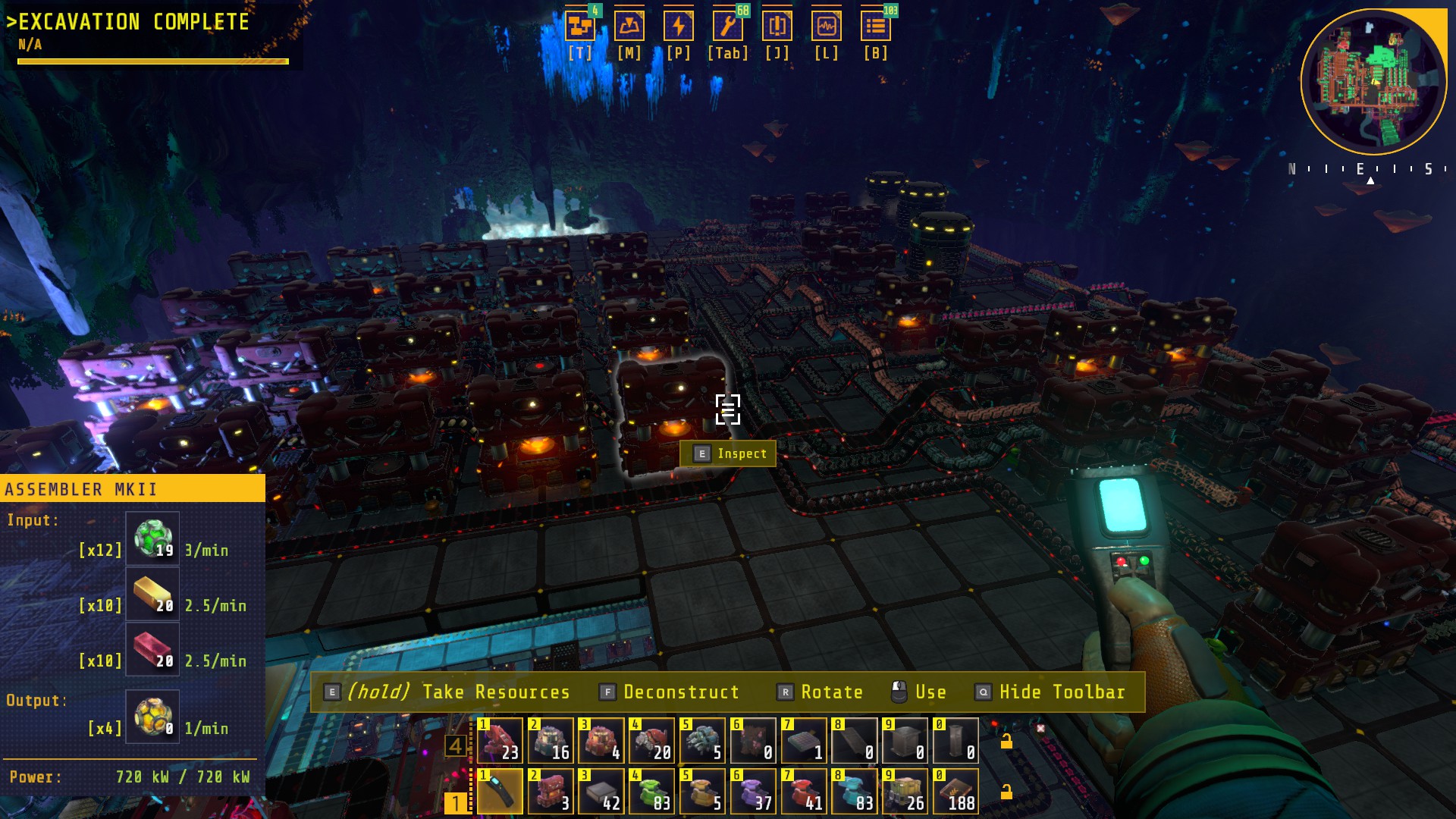Open the waveform monitor icon
Screen dimensions: 1456x819
tap(826, 27)
